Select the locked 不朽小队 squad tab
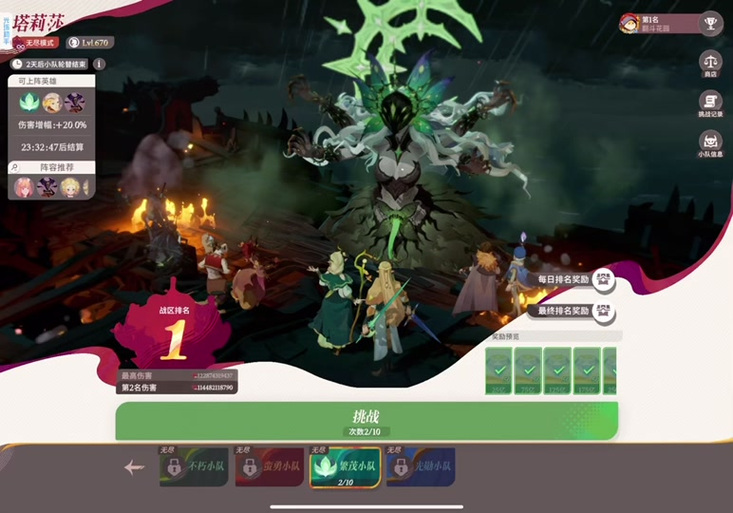This screenshot has height=513, width=733. click(193, 467)
